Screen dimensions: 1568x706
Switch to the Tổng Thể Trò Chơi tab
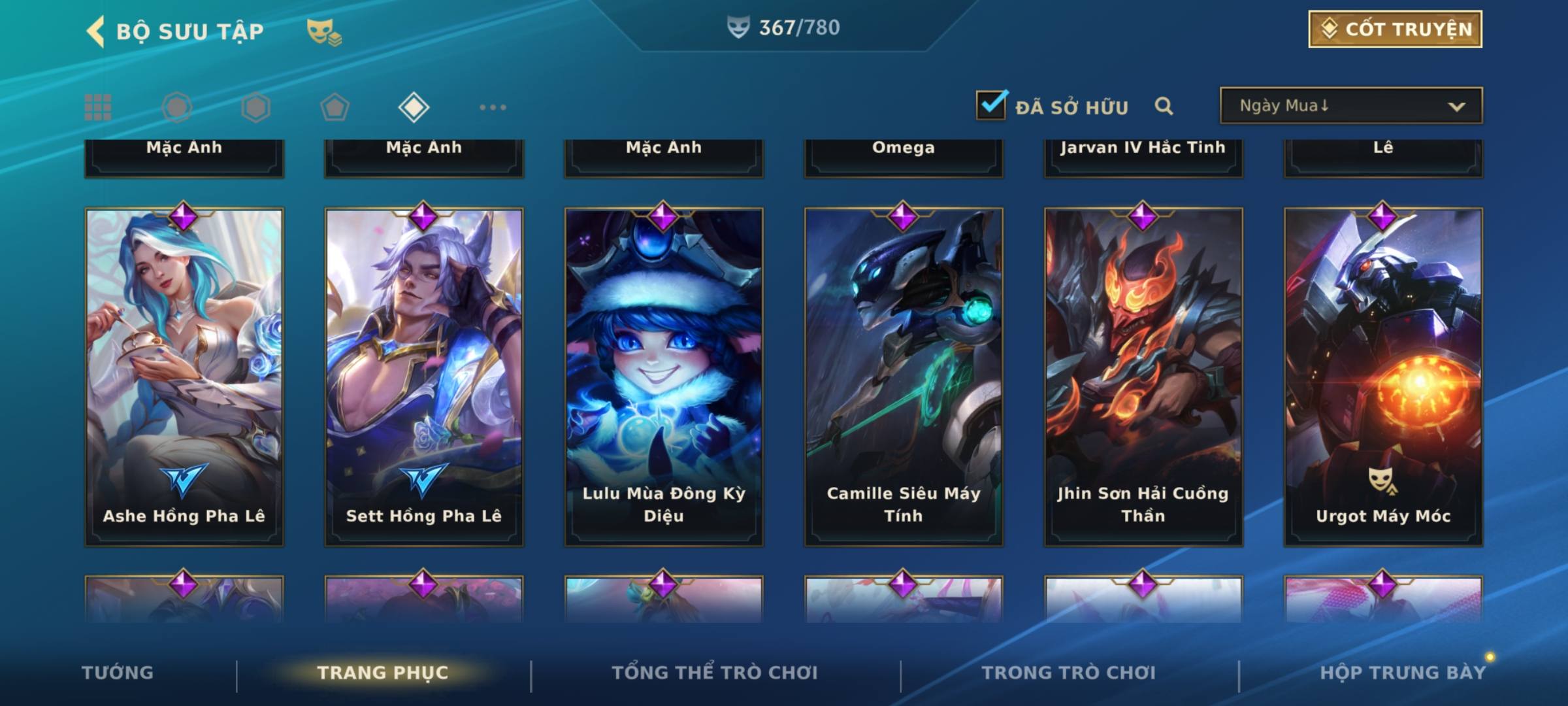pos(715,673)
